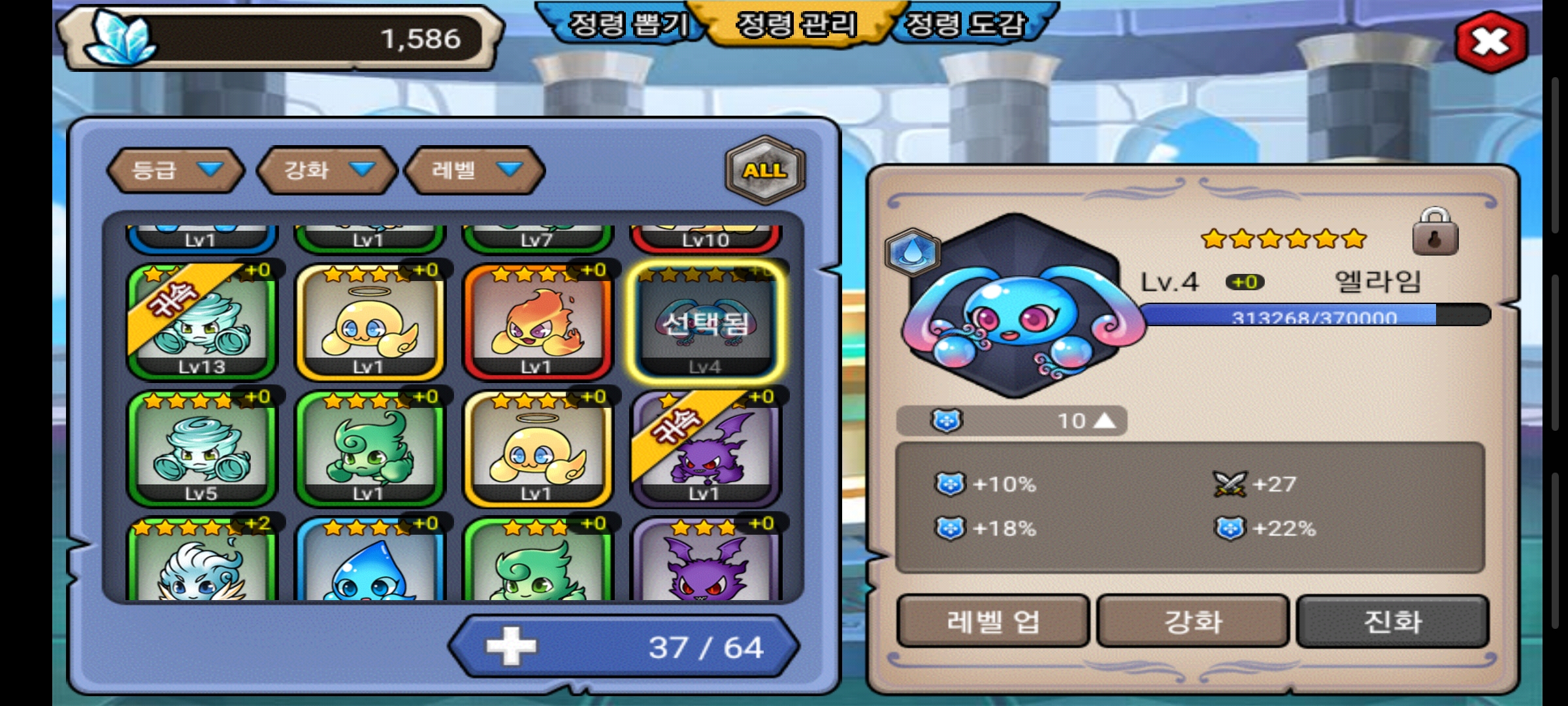Close the spirit management screen

coord(1491,42)
